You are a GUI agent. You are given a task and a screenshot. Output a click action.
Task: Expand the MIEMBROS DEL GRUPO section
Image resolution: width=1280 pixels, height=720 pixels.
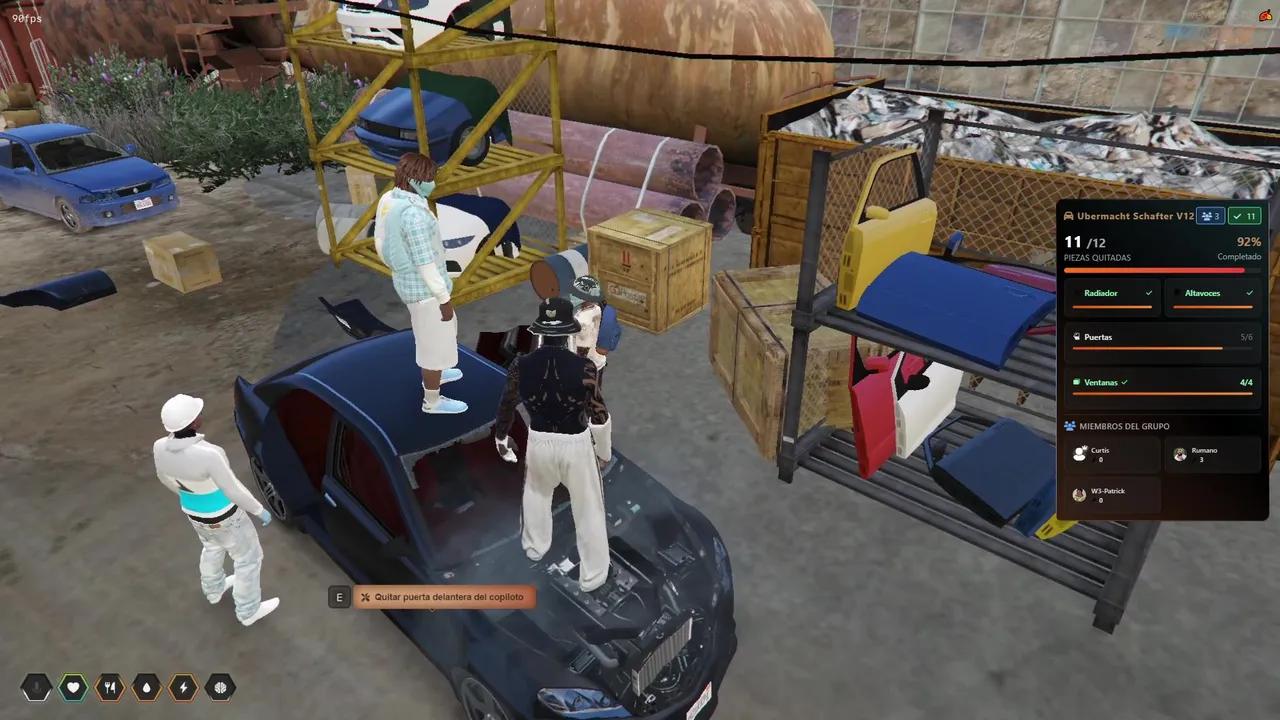click(1124, 426)
